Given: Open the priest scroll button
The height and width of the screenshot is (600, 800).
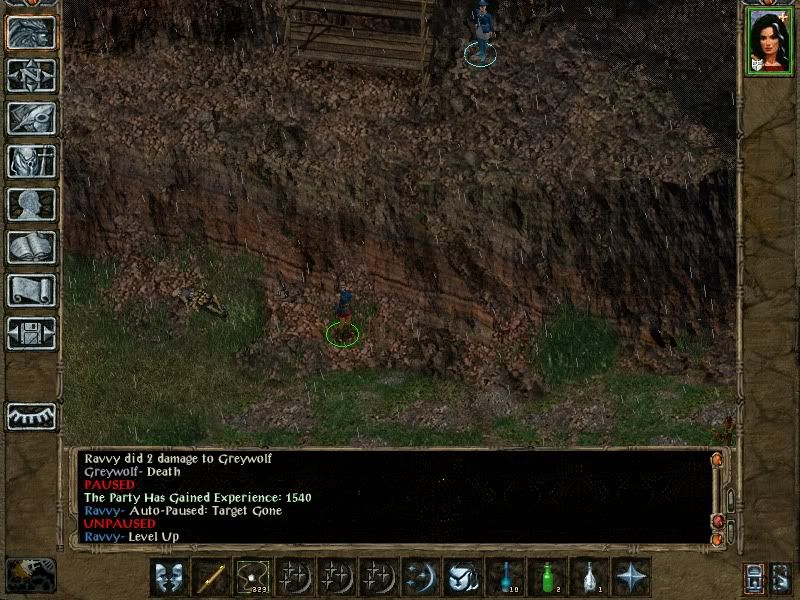Looking at the screenshot, I should (x=31, y=290).
